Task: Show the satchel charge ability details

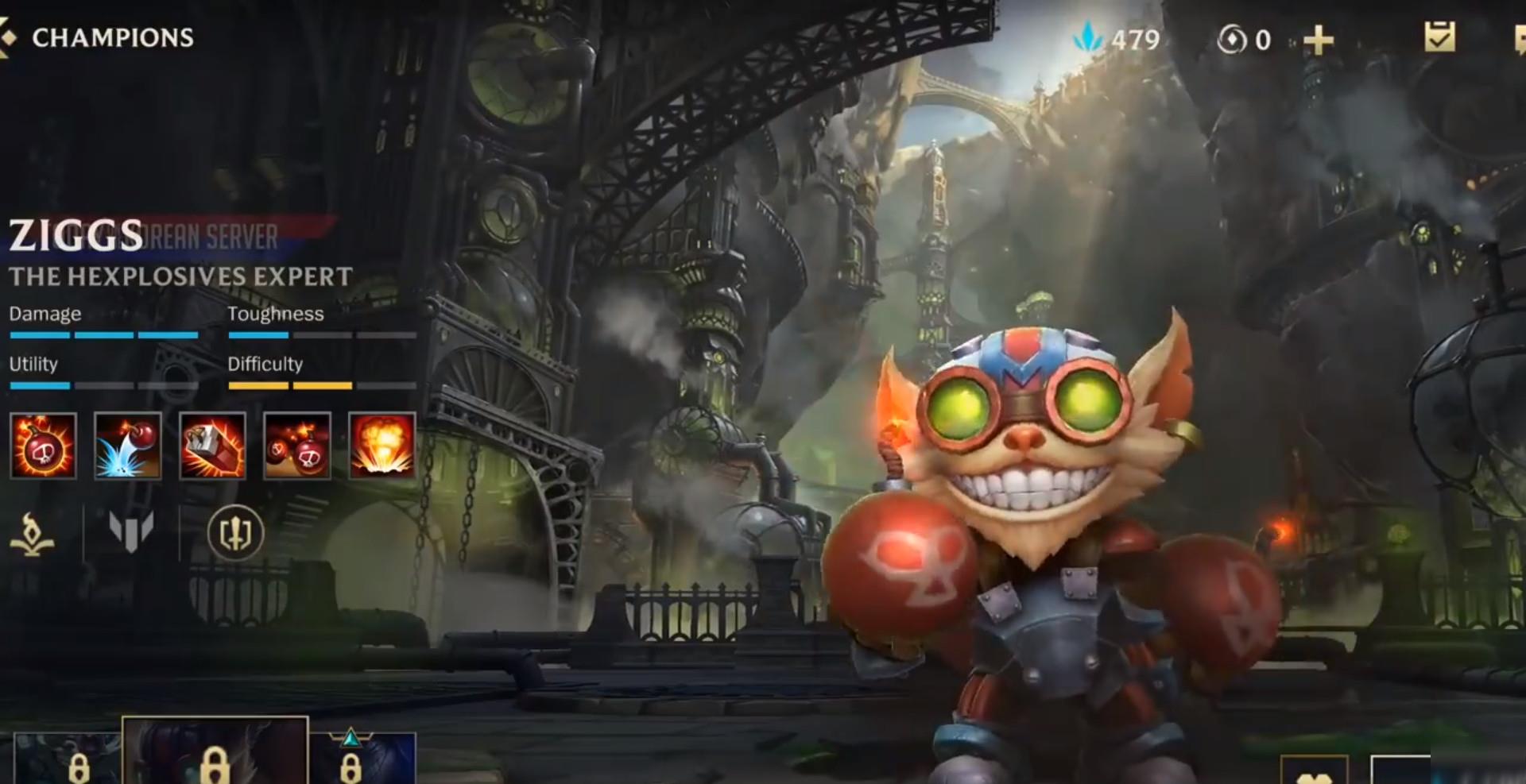Action: point(213,446)
